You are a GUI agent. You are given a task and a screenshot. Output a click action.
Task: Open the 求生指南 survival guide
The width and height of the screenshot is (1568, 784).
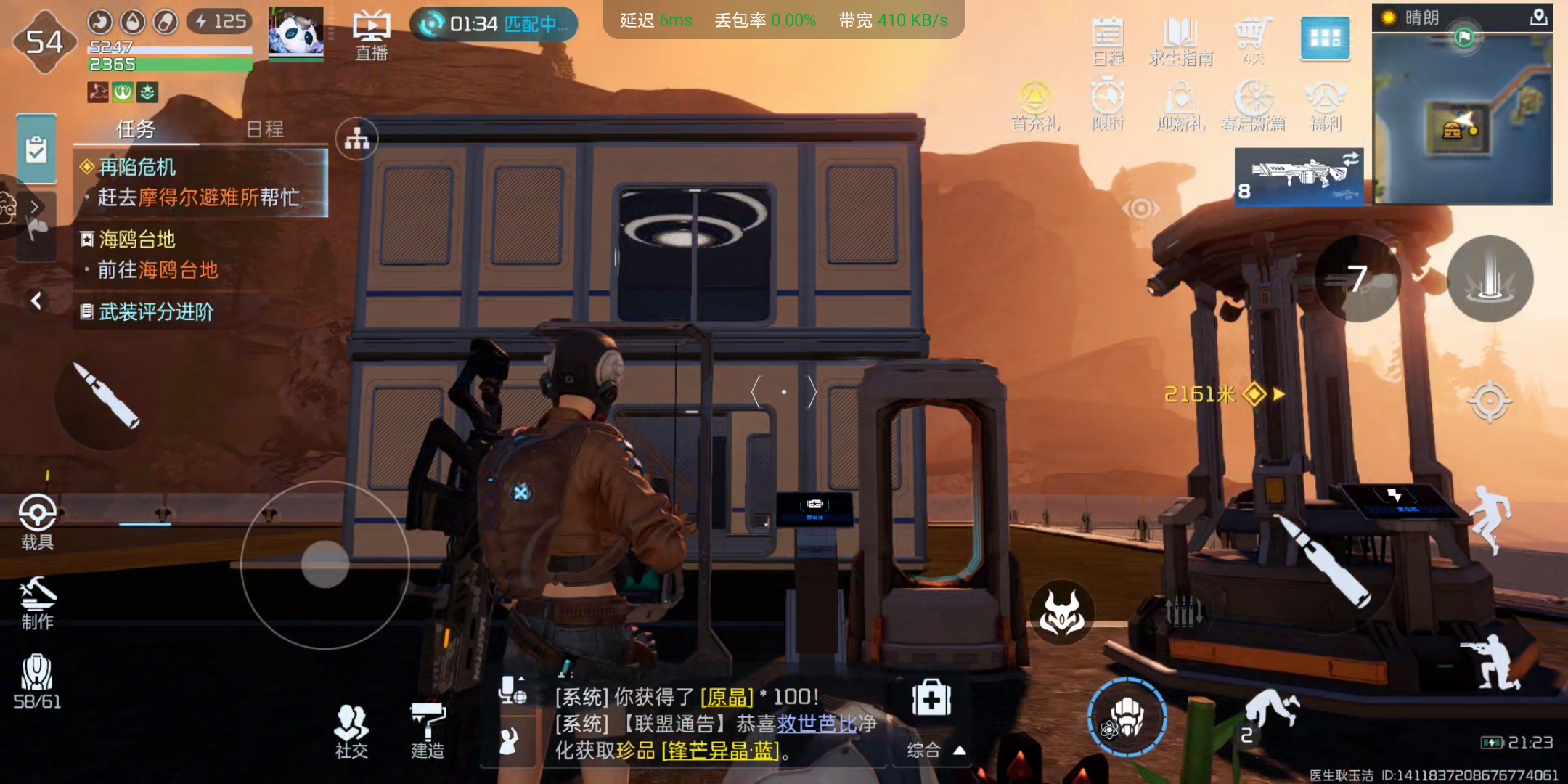click(1180, 41)
